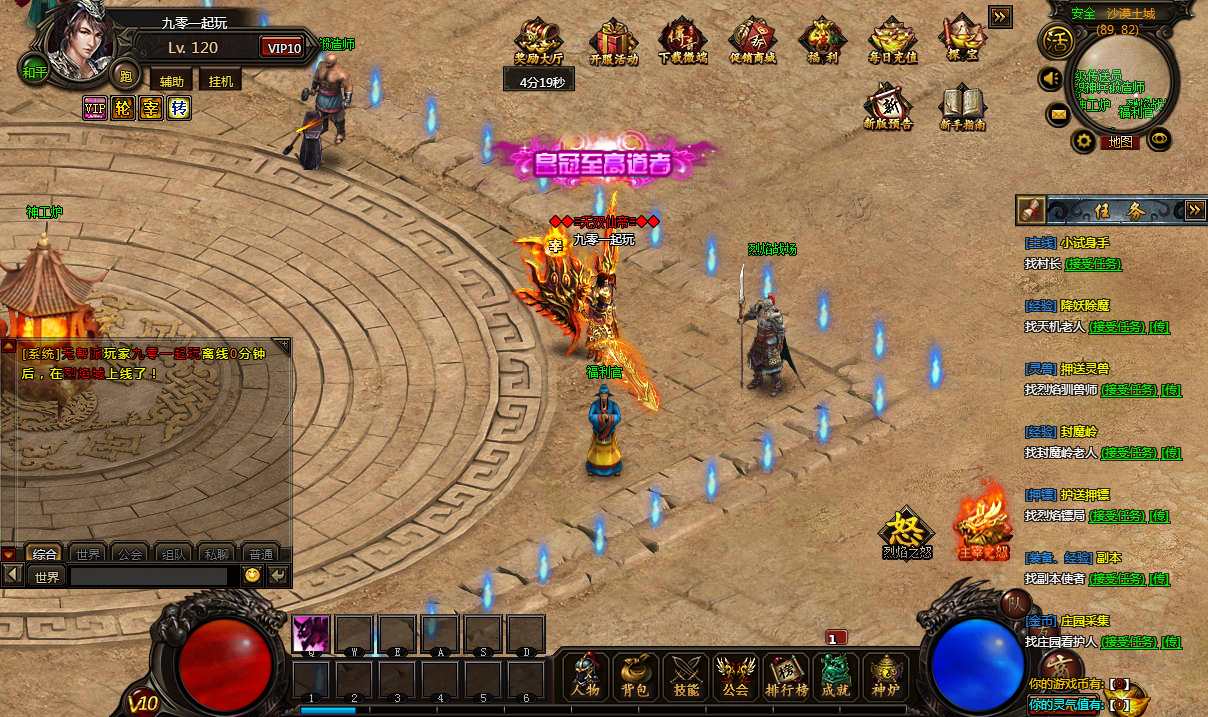Open the 成就 achievements panel

point(836,677)
